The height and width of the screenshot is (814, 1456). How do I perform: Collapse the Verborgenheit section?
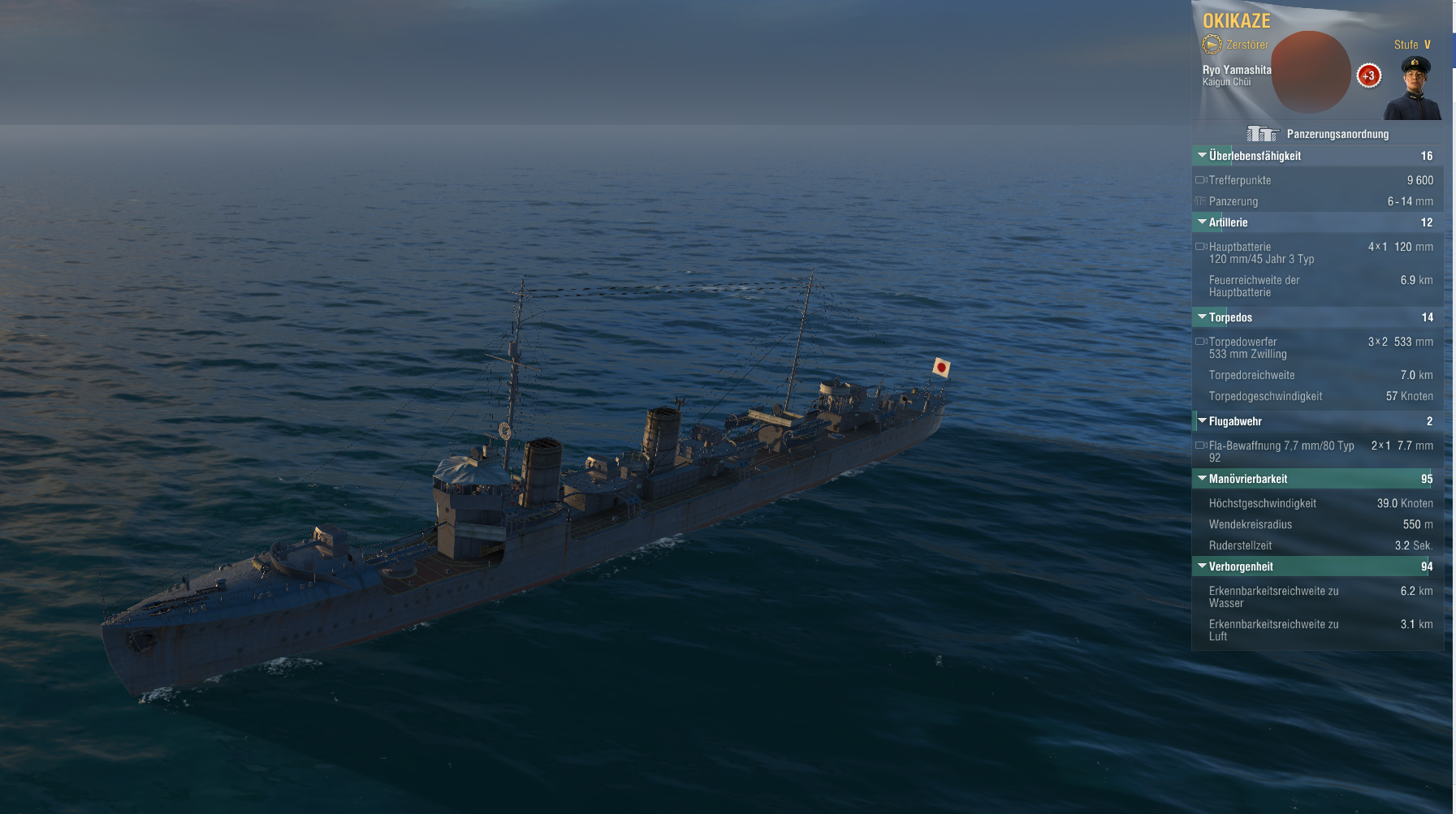[1203, 566]
